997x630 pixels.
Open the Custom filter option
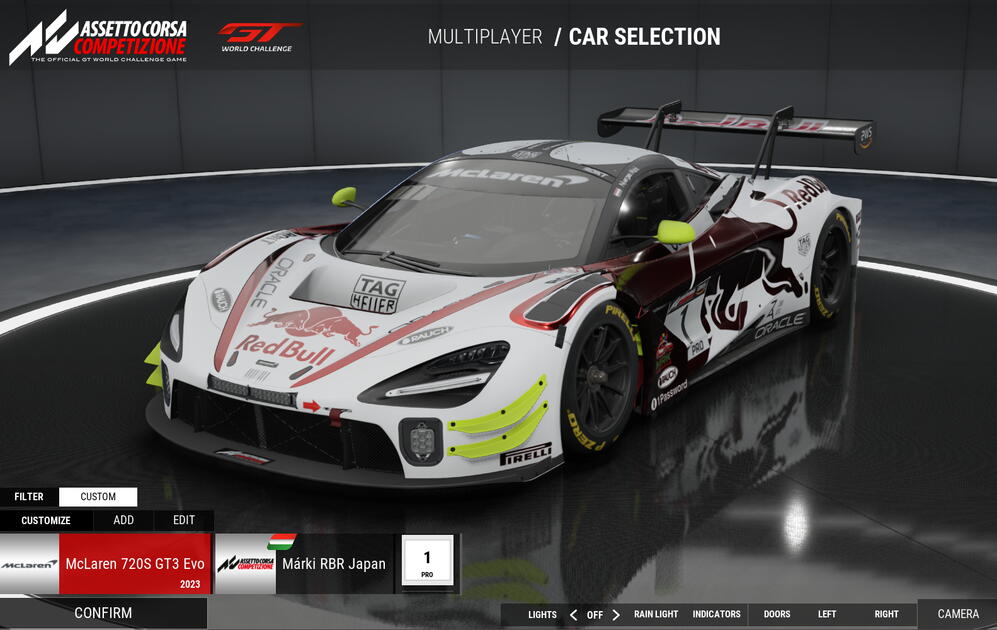pos(98,496)
